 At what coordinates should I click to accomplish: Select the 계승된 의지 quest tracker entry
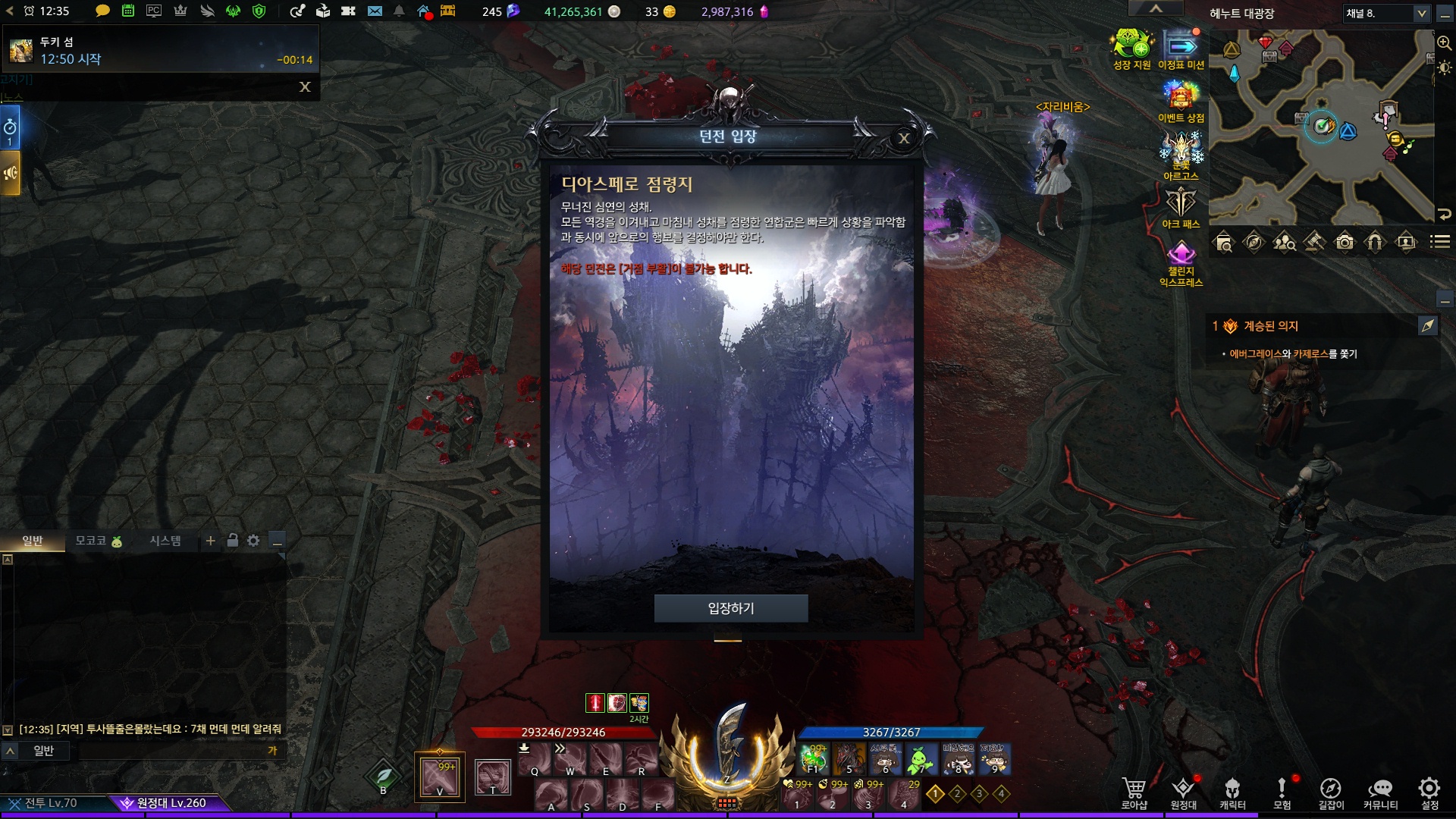coord(1271,326)
